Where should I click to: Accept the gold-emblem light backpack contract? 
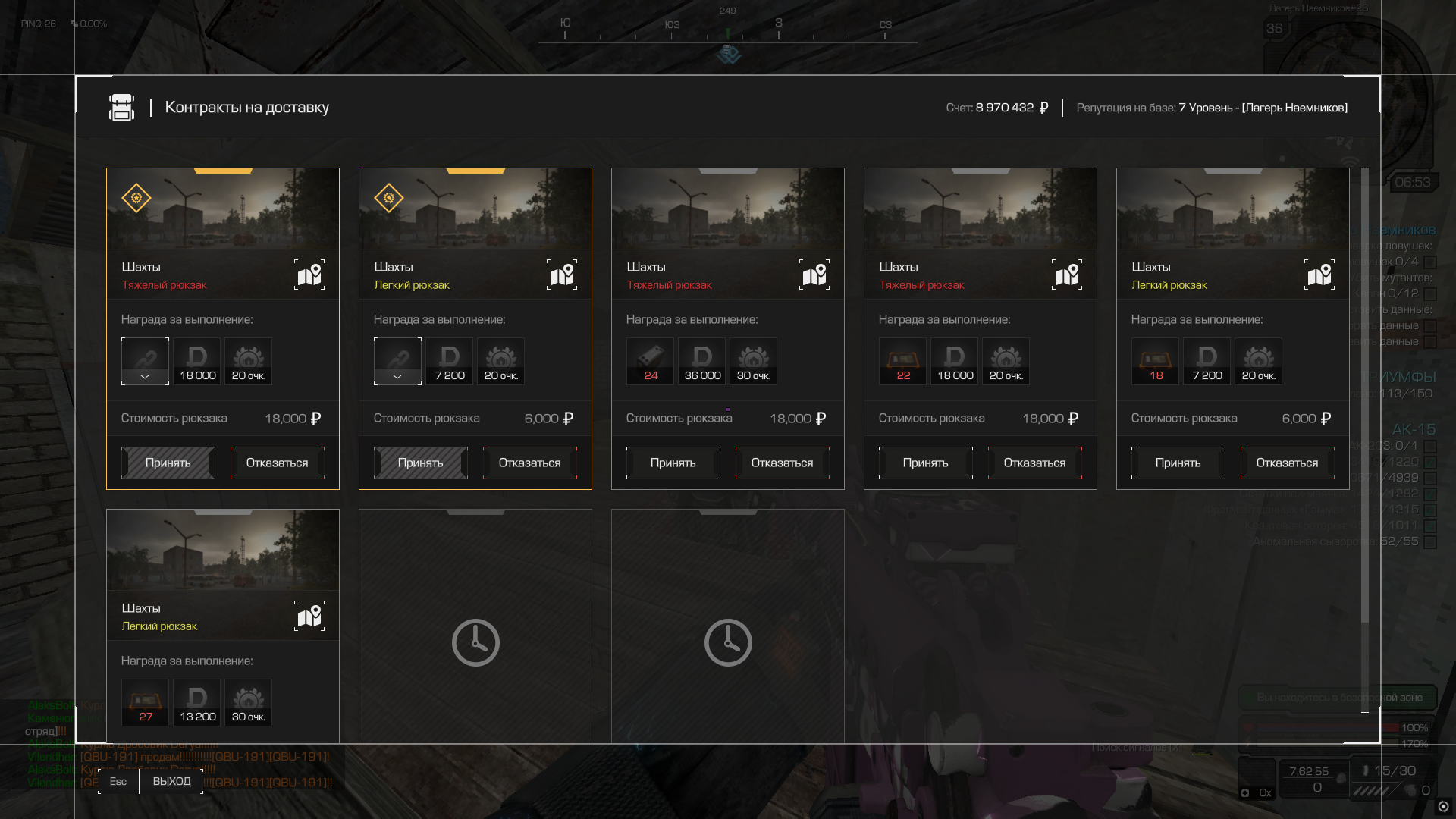pyautogui.click(x=421, y=463)
